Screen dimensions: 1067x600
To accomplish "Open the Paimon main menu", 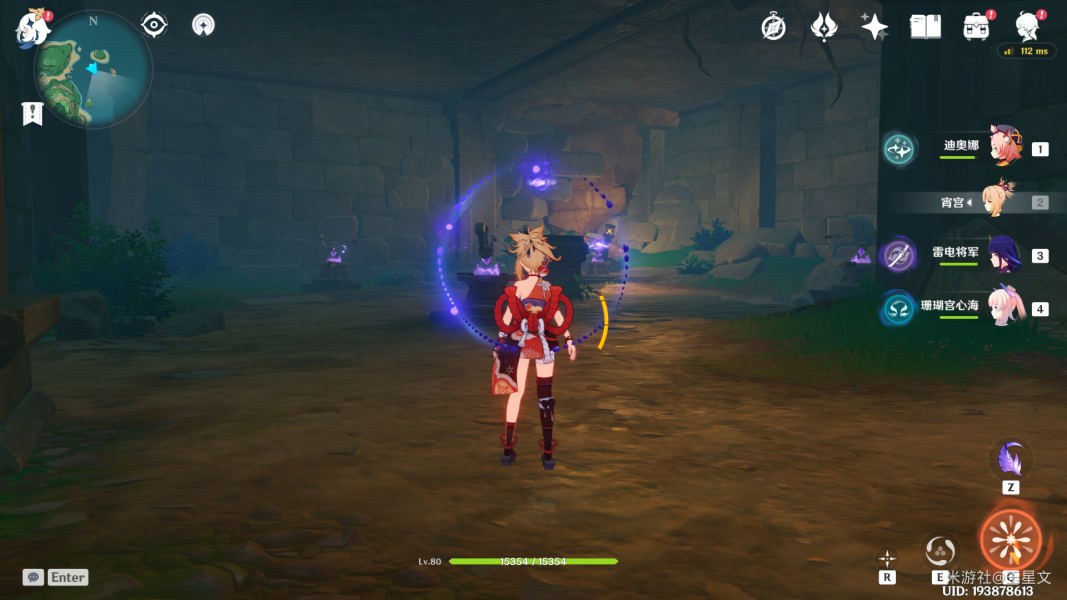I will tap(33, 28).
